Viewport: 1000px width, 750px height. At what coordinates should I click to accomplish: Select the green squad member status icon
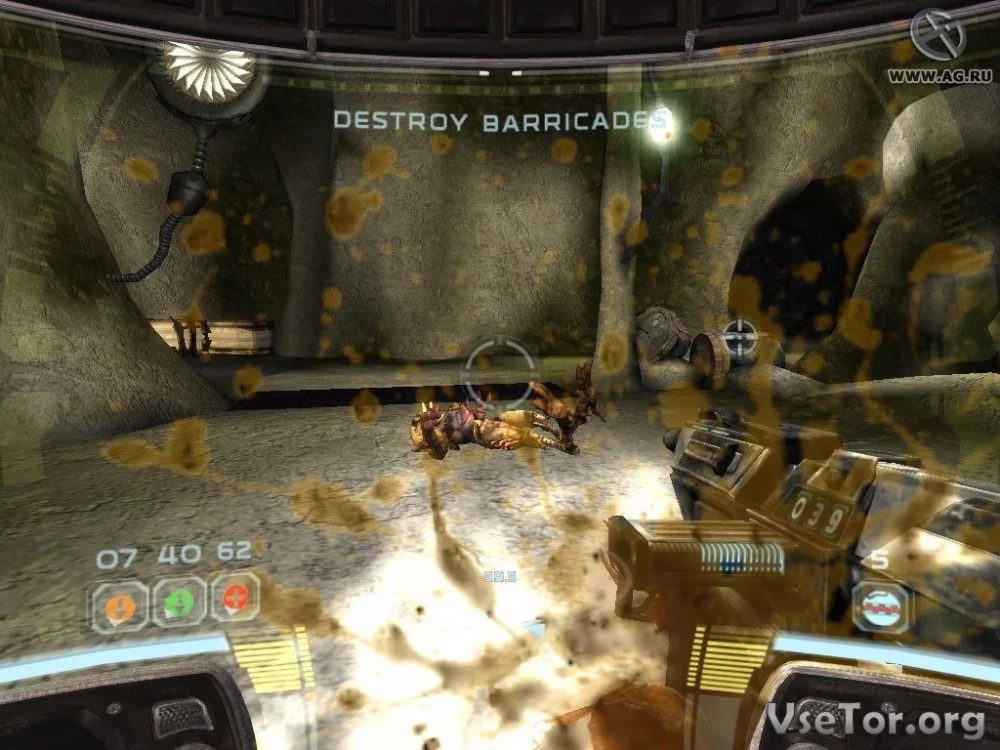tap(179, 603)
